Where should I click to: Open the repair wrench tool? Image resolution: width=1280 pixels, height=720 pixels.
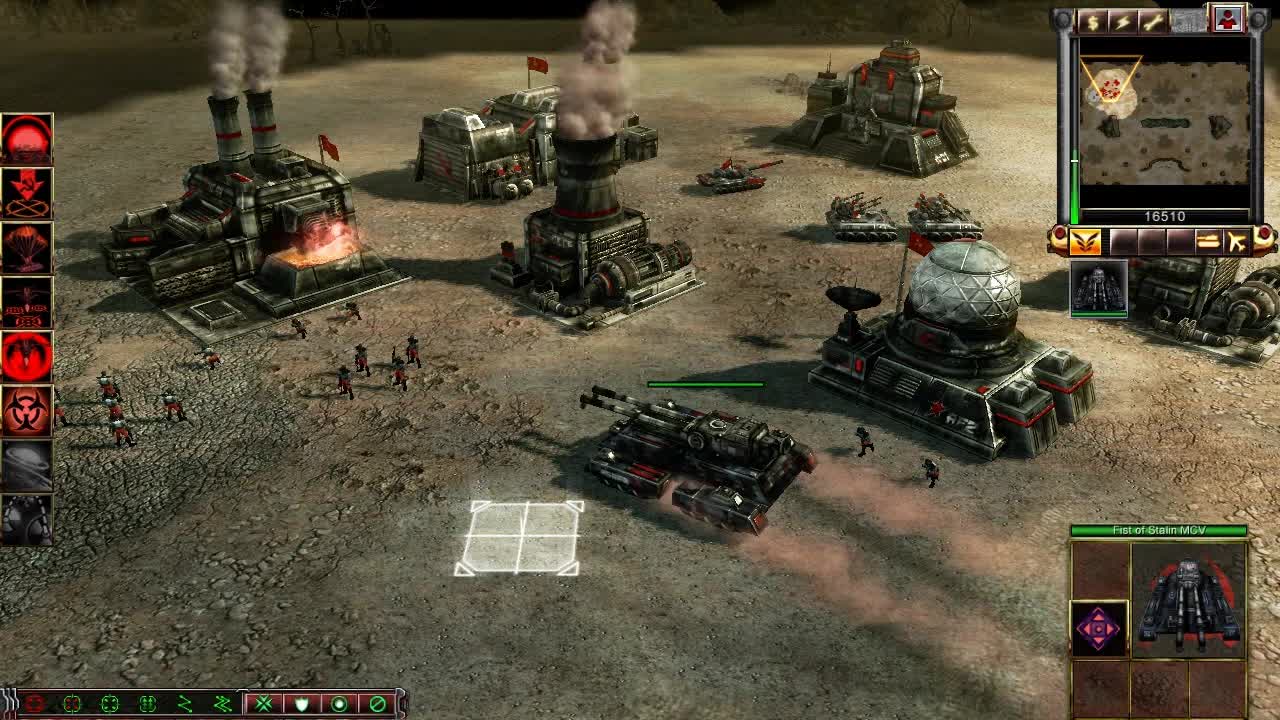click(x=1152, y=22)
